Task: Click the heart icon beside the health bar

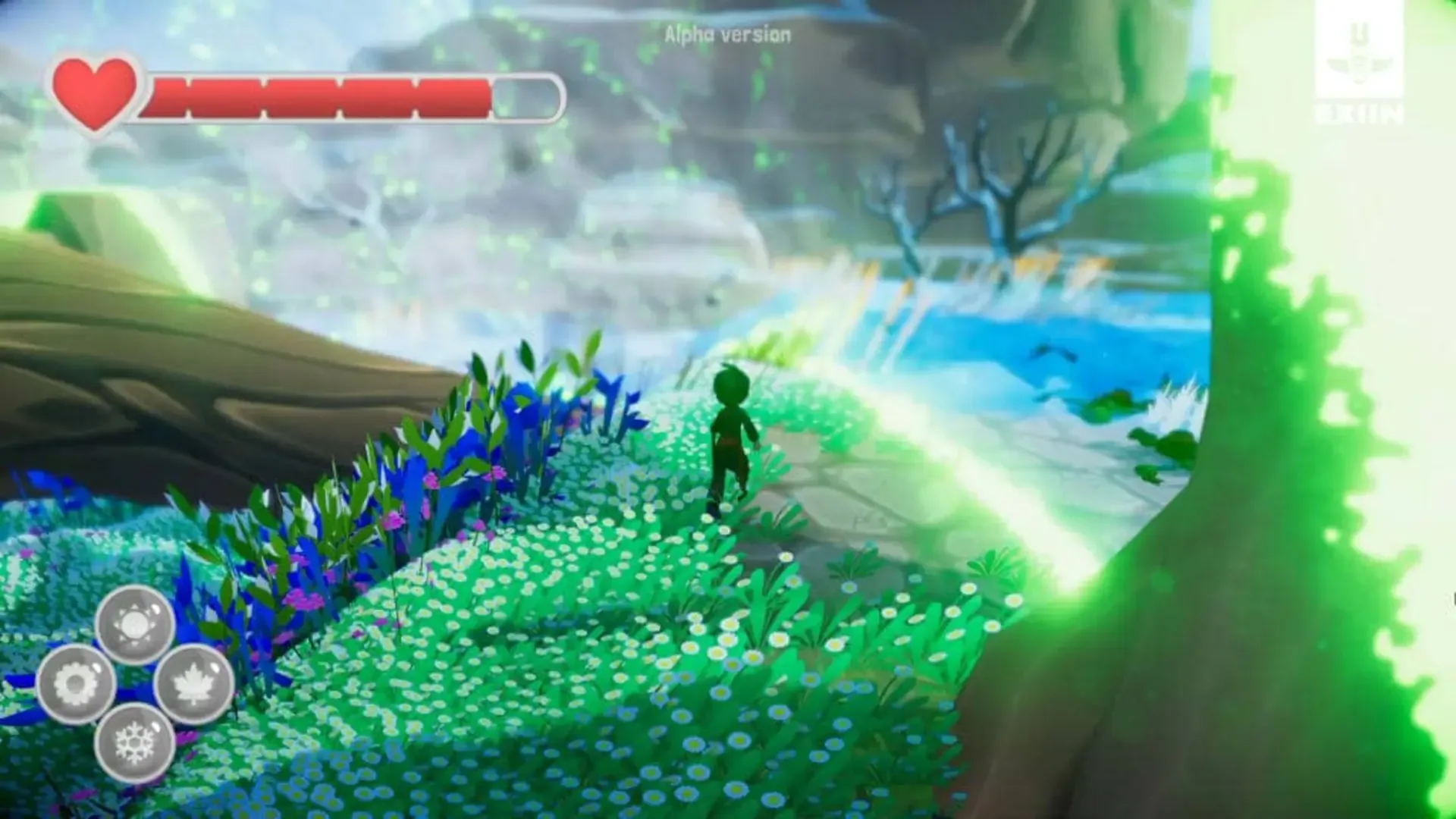Action: (x=96, y=91)
